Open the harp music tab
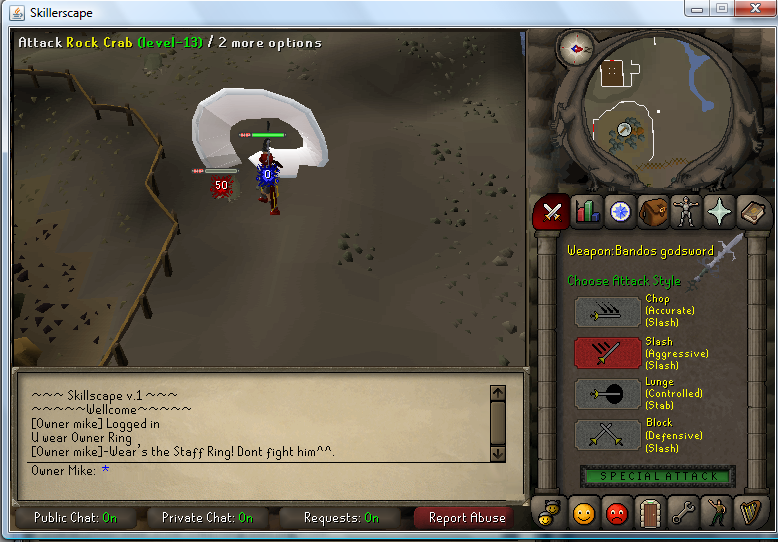This screenshot has height=542, width=778. click(748, 514)
